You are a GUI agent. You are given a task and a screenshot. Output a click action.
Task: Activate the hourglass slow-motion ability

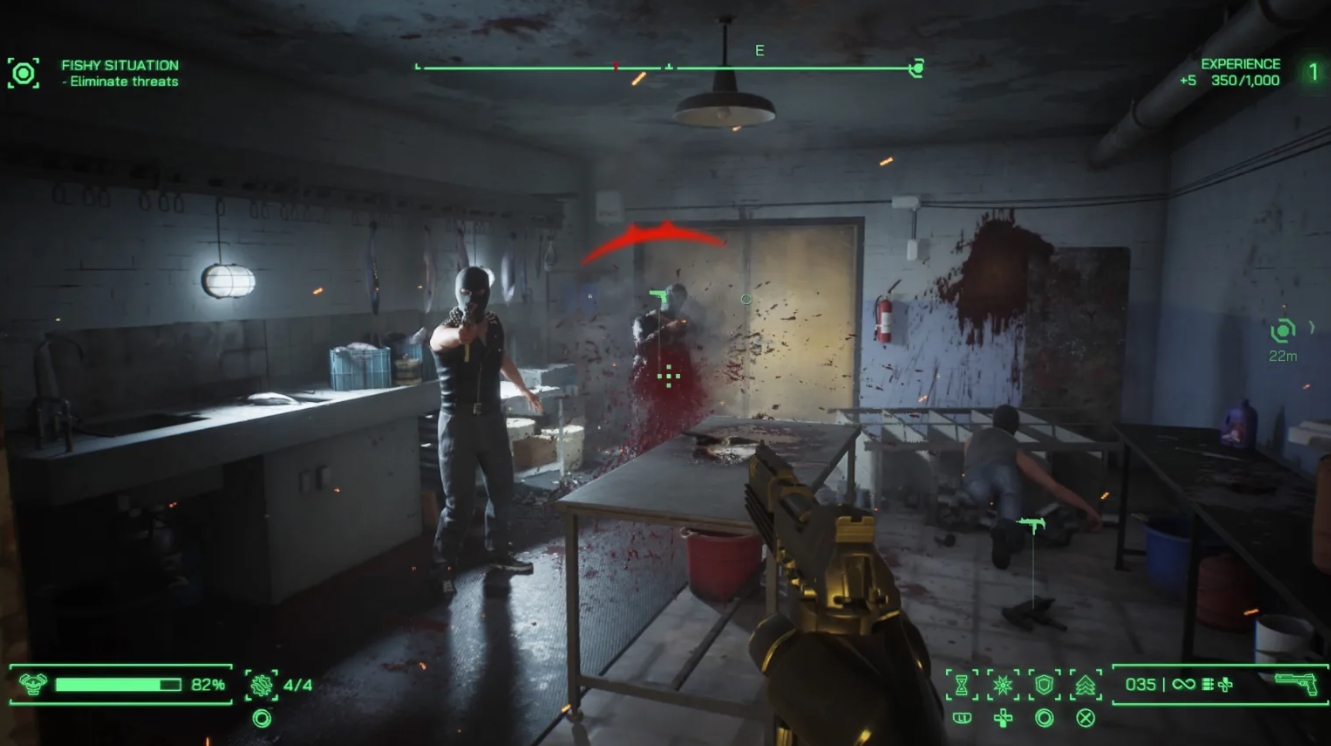(962, 685)
